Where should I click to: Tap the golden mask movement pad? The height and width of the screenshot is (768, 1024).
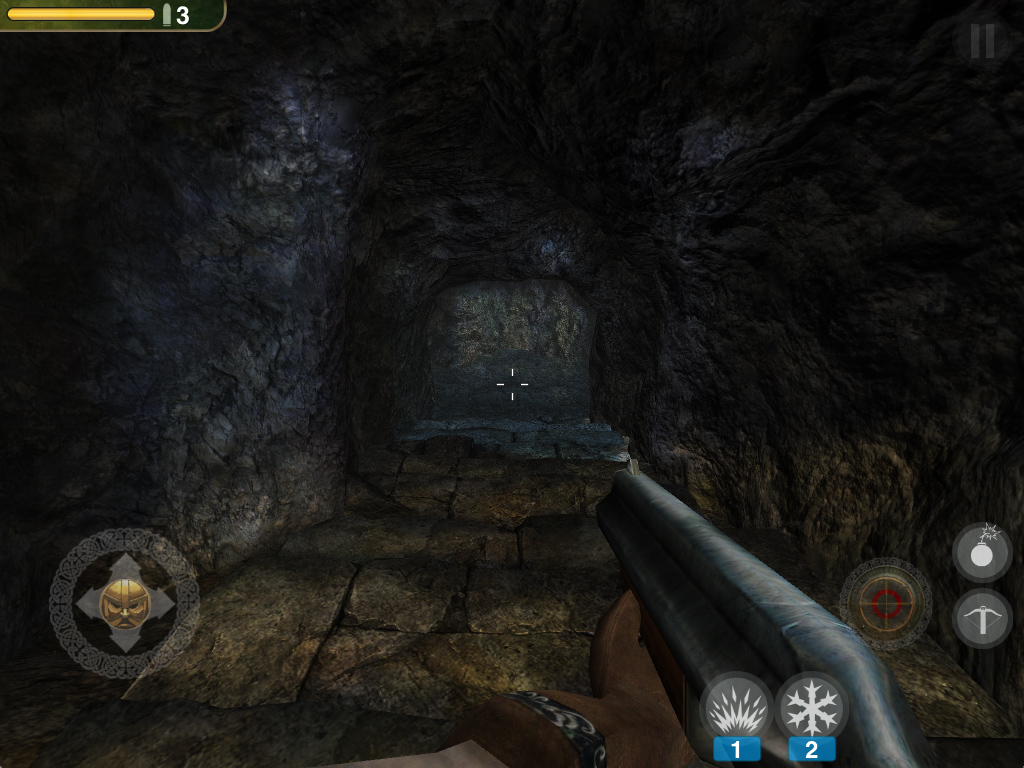[125, 603]
